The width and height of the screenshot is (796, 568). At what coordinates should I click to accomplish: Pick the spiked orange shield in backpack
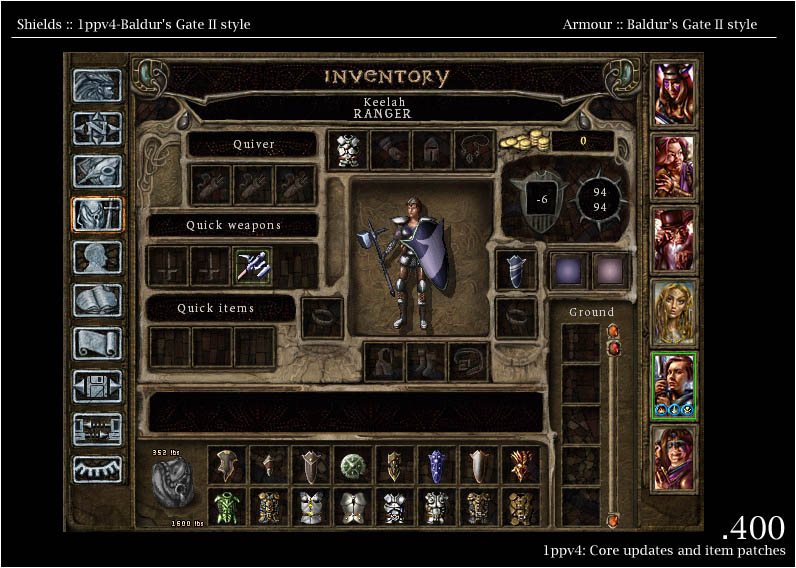520,465
